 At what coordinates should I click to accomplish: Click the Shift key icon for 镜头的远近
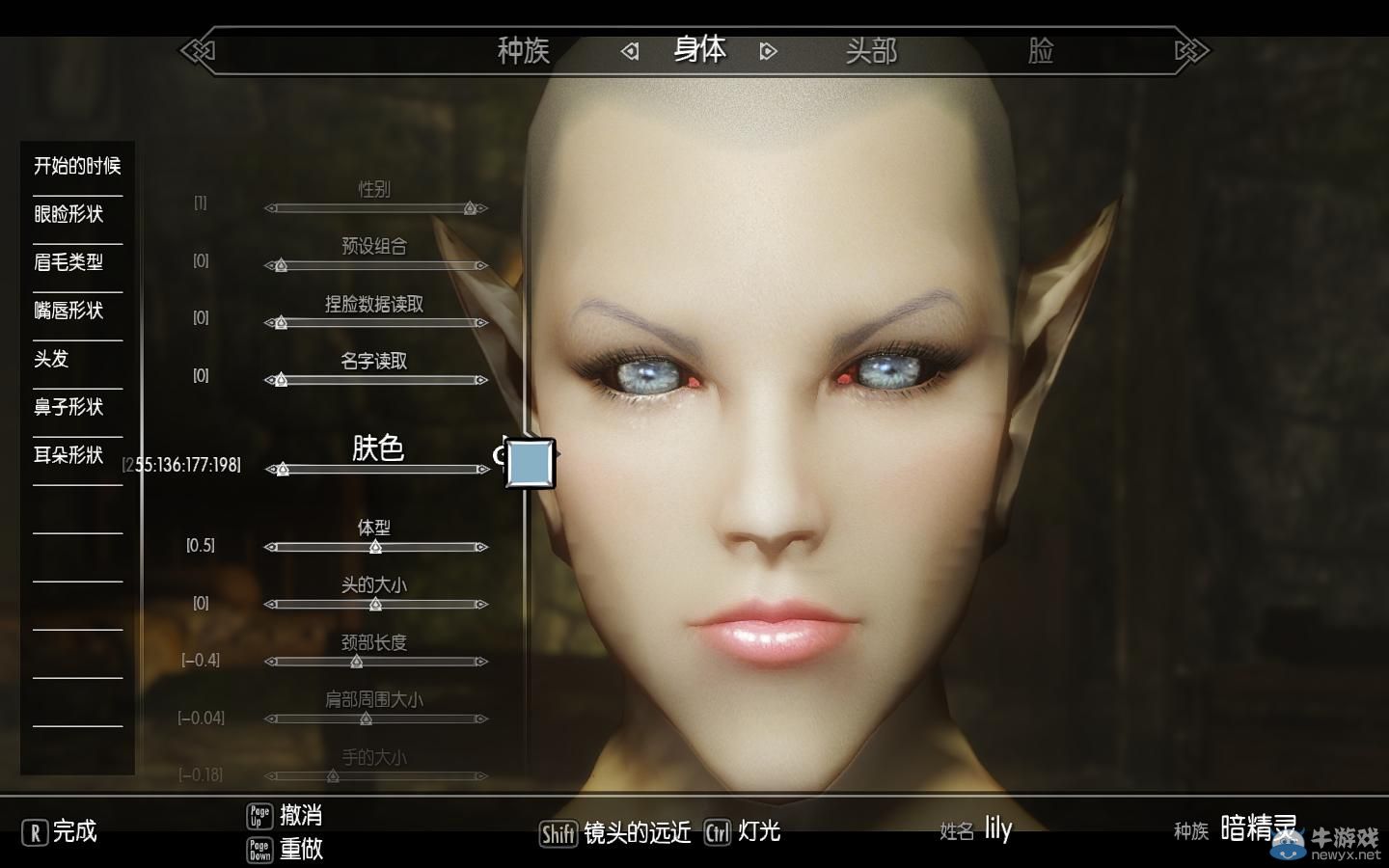(x=558, y=832)
